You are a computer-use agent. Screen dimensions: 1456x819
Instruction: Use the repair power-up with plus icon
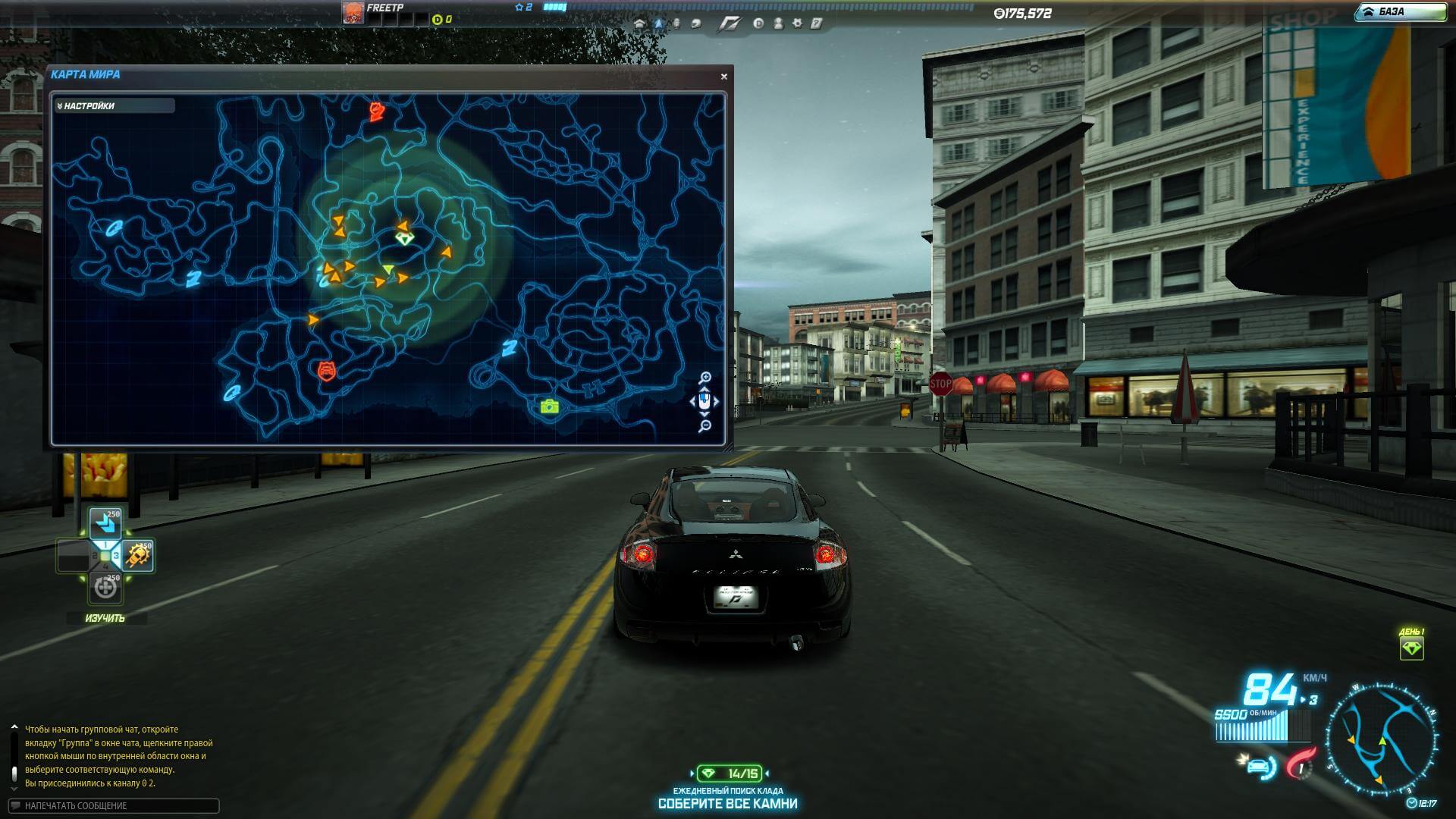(x=105, y=588)
